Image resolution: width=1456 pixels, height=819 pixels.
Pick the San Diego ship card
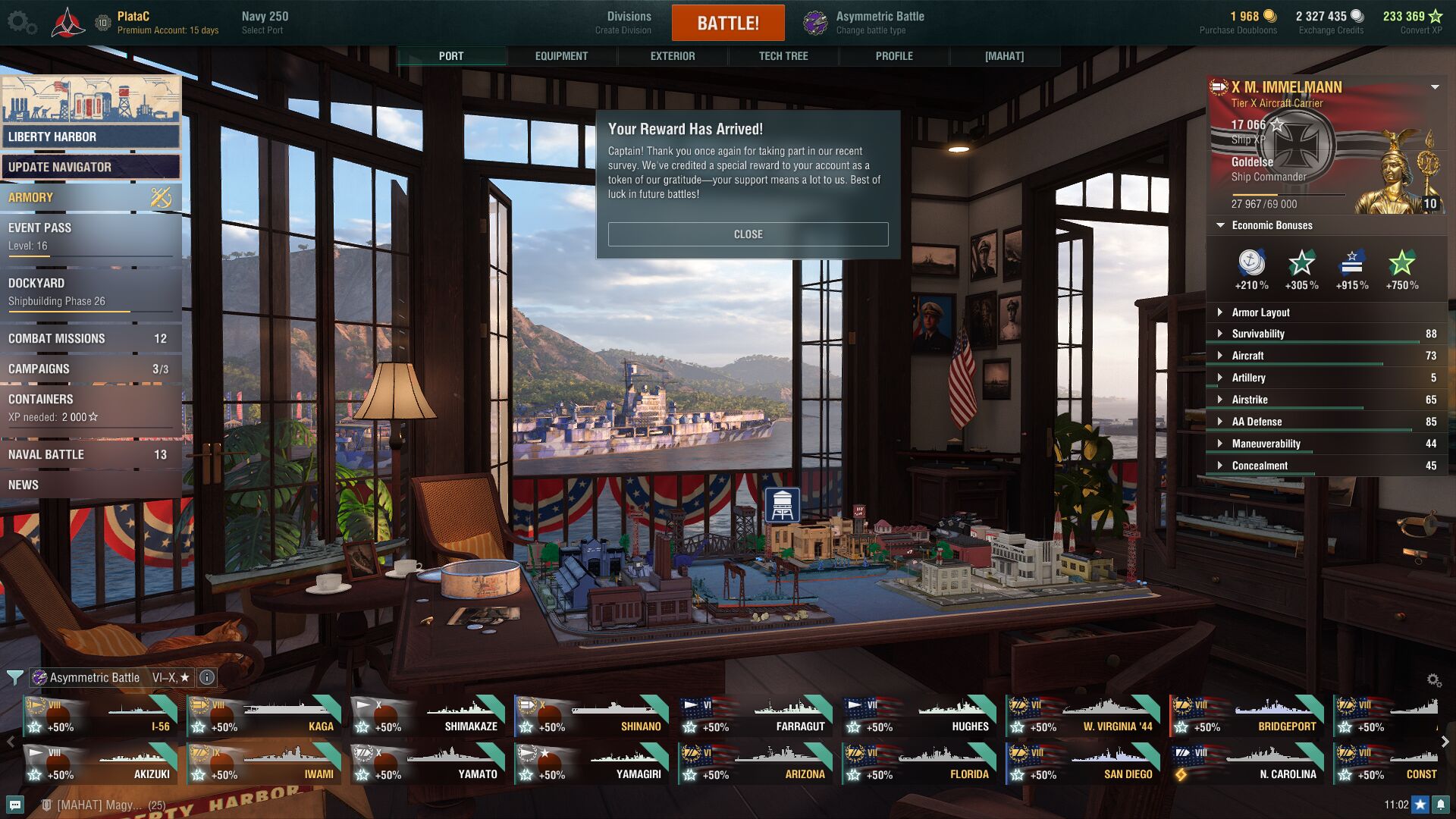click(x=1083, y=765)
